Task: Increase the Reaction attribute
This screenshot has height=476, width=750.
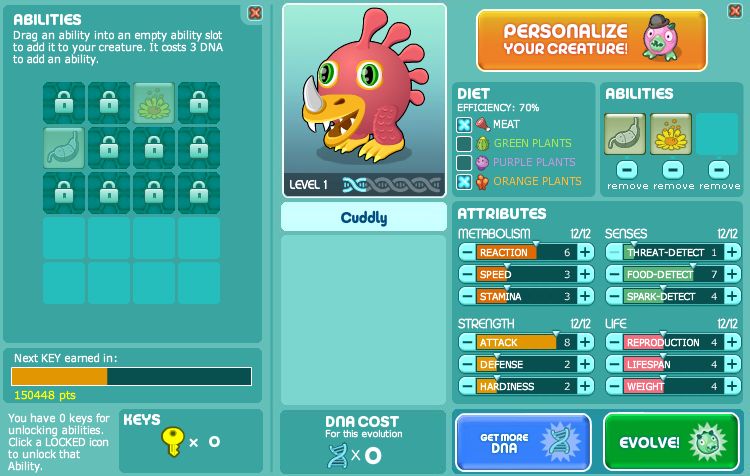Action: tap(585, 253)
